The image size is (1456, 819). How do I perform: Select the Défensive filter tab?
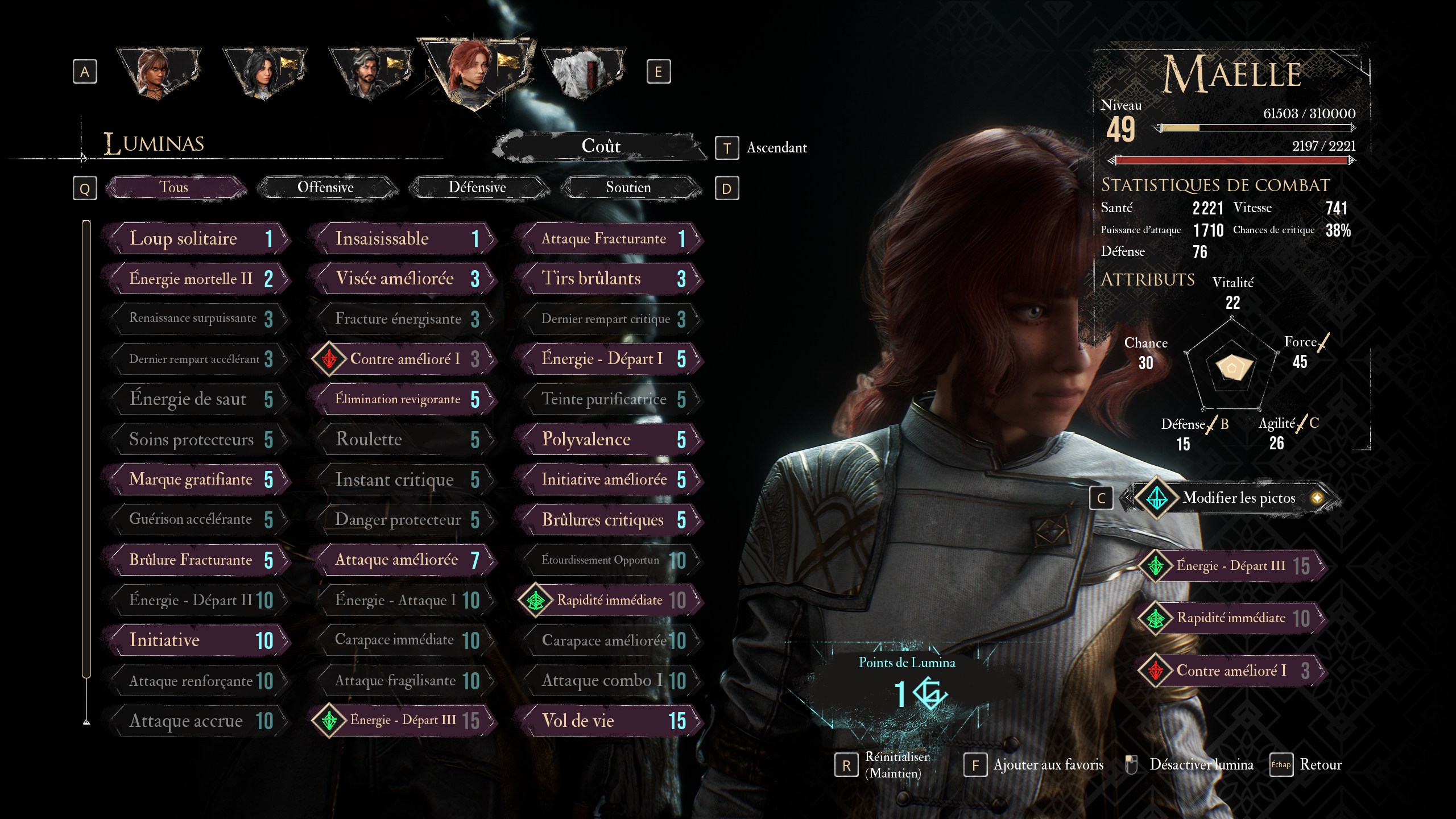pyautogui.click(x=477, y=188)
